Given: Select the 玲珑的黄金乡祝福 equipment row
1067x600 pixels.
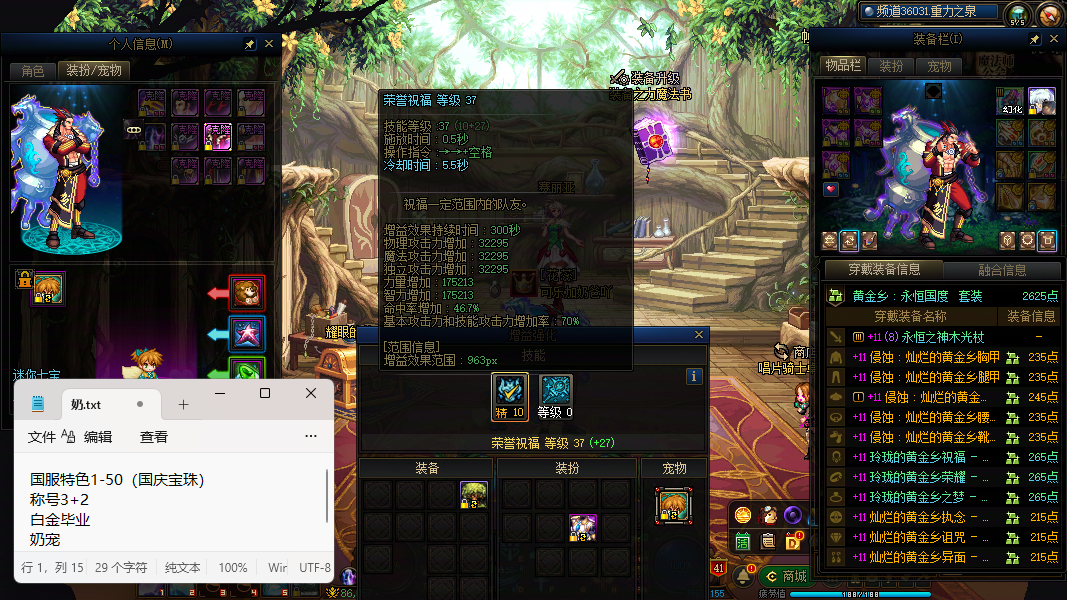Looking at the screenshot, I should pyautogui.click(x=930, y=457).
